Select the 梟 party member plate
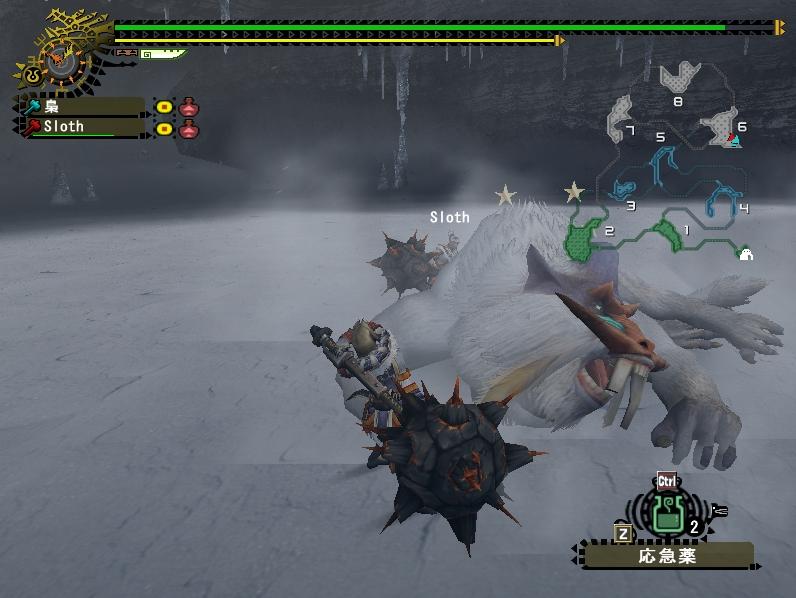The width and height of the screenshot is (796, 598). 81,106
